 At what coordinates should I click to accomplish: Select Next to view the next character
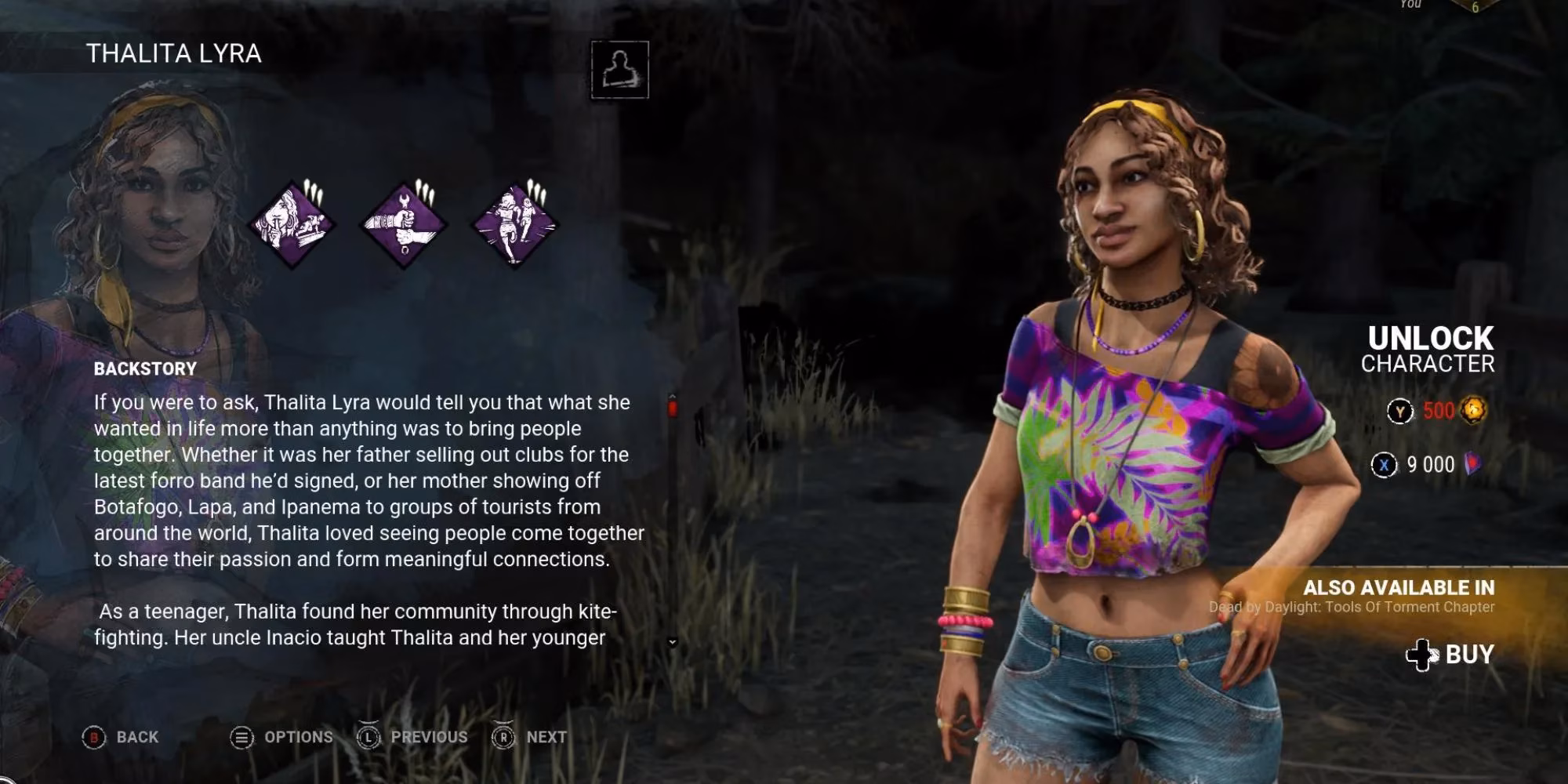(544, 737)
